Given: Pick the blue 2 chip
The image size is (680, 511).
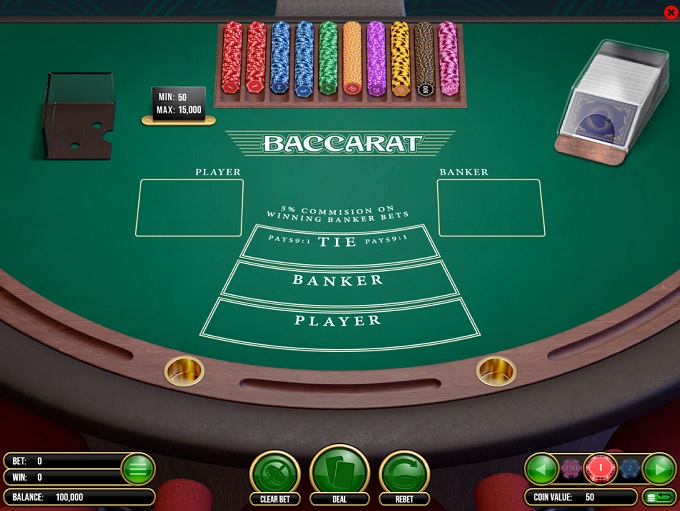Looking at the screenshot, I should (x=628, y=467).
